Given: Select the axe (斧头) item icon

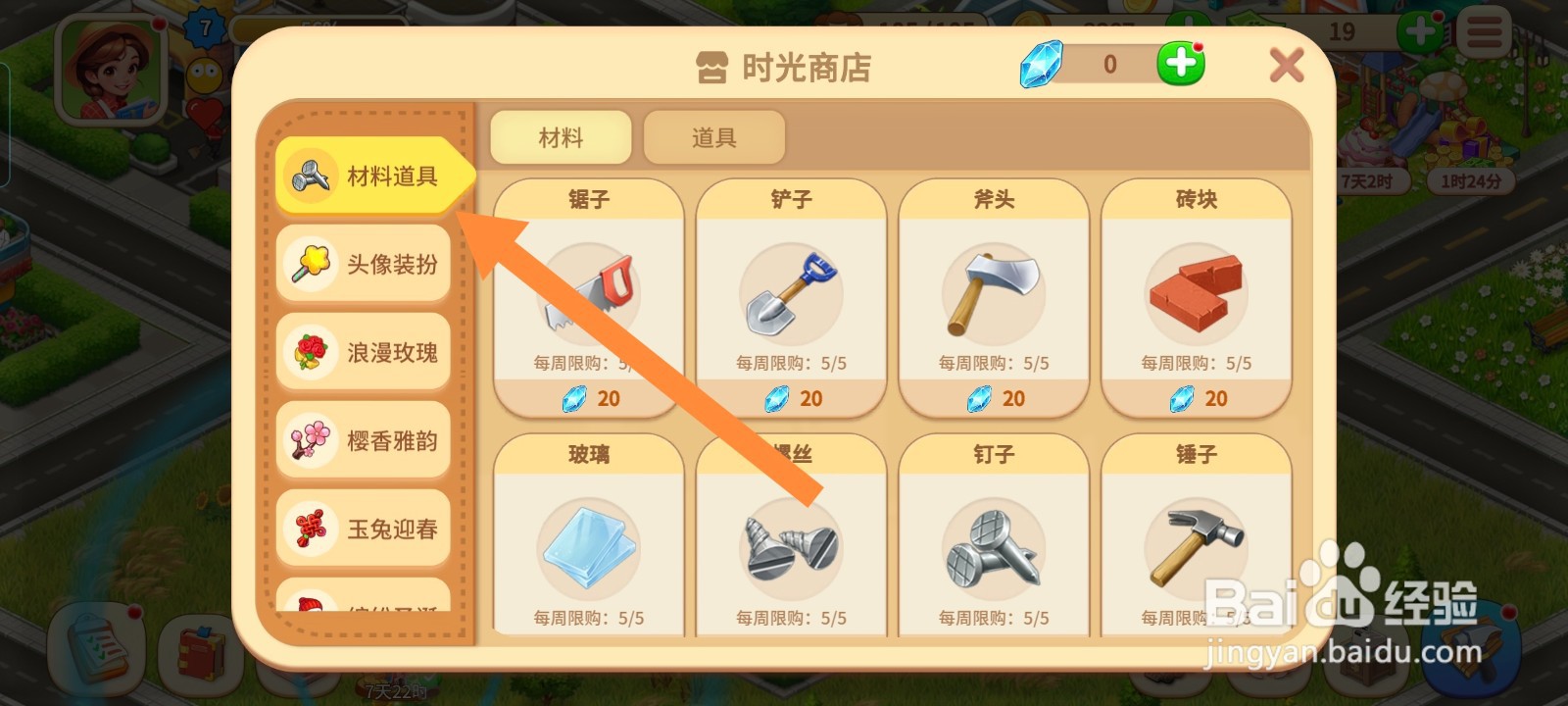Looking at the screenshot, I should coord(992,291).
